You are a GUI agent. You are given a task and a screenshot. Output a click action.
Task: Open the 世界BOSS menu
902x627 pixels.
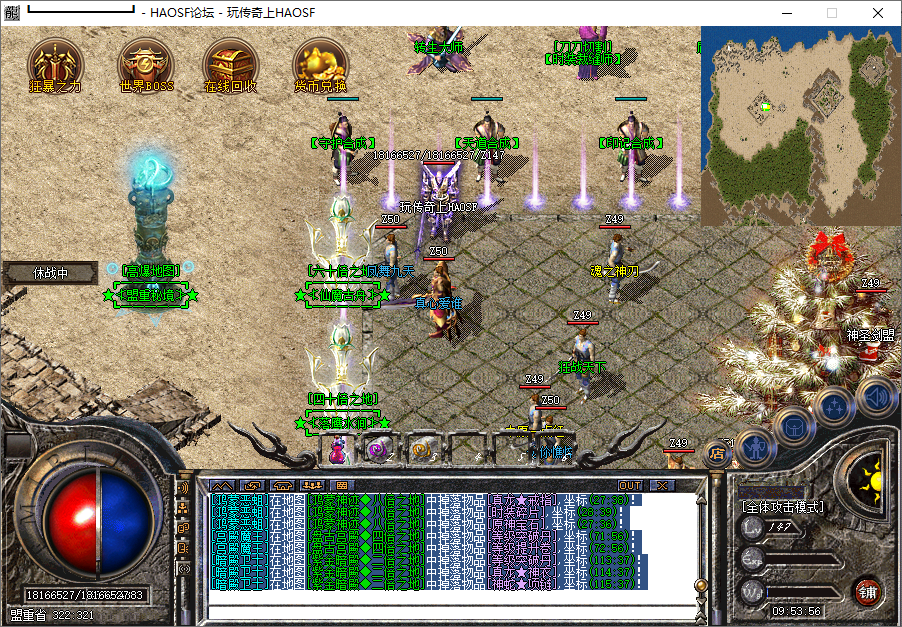pos(145,64)
